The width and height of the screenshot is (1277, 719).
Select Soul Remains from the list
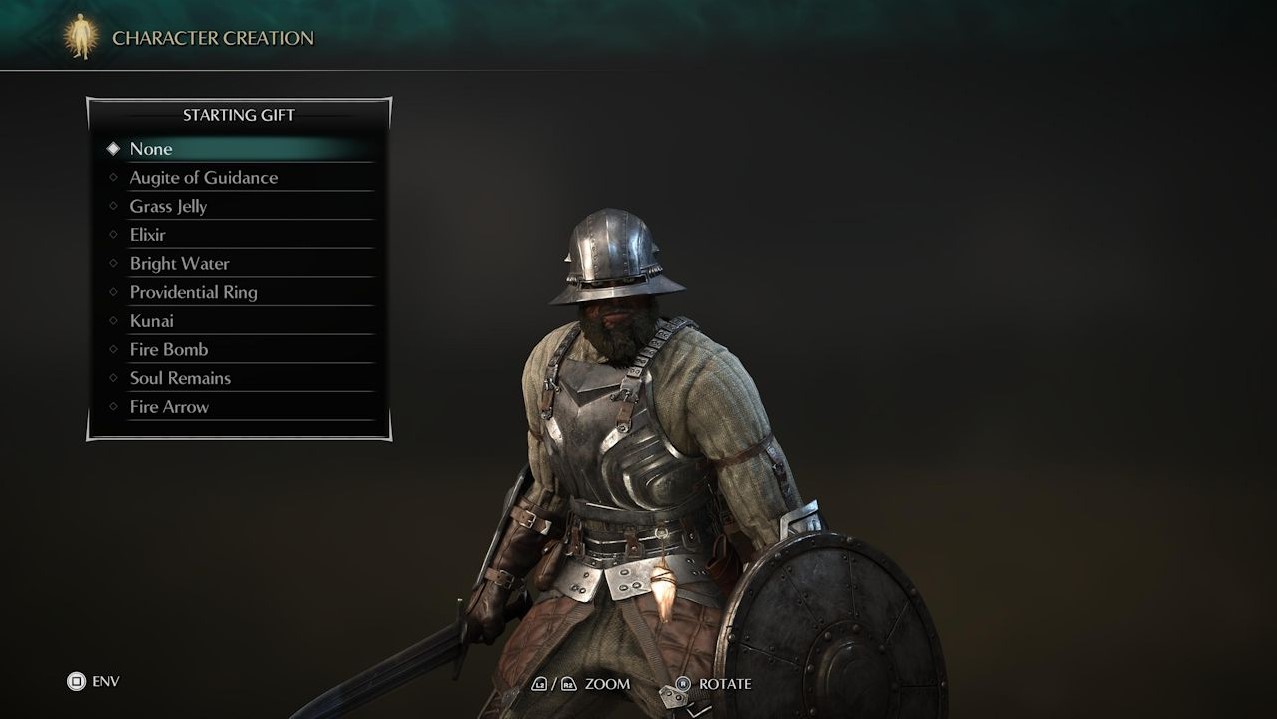click(x=180, y=378)
